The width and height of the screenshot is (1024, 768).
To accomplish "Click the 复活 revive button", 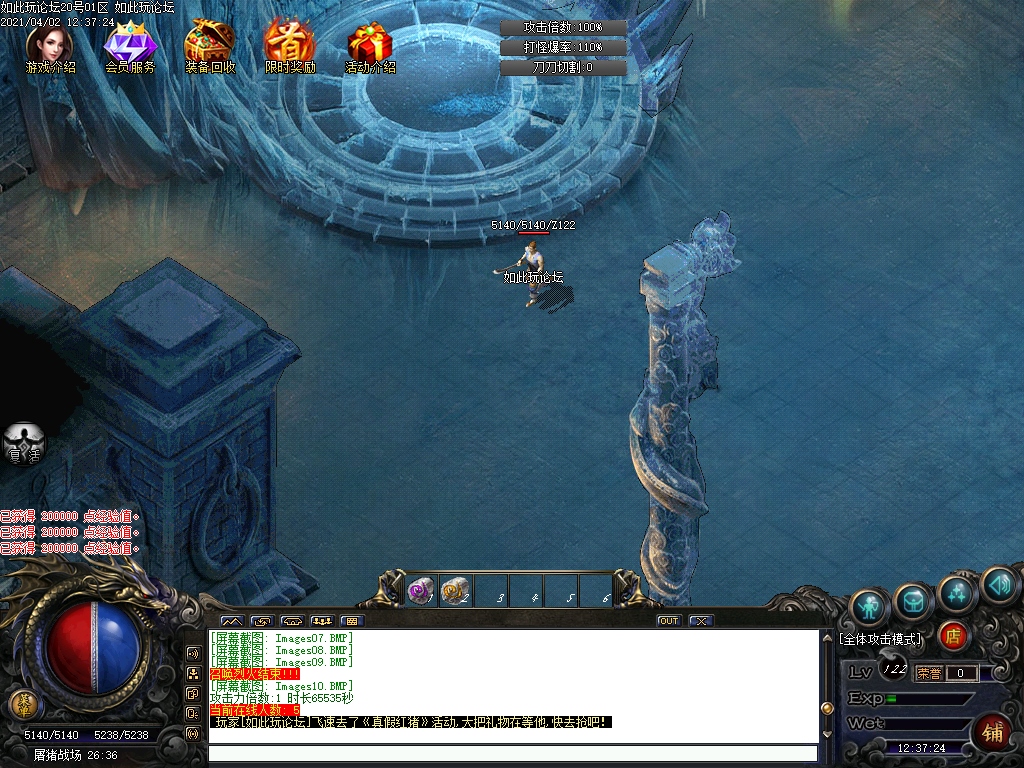I will coord(23,443).
